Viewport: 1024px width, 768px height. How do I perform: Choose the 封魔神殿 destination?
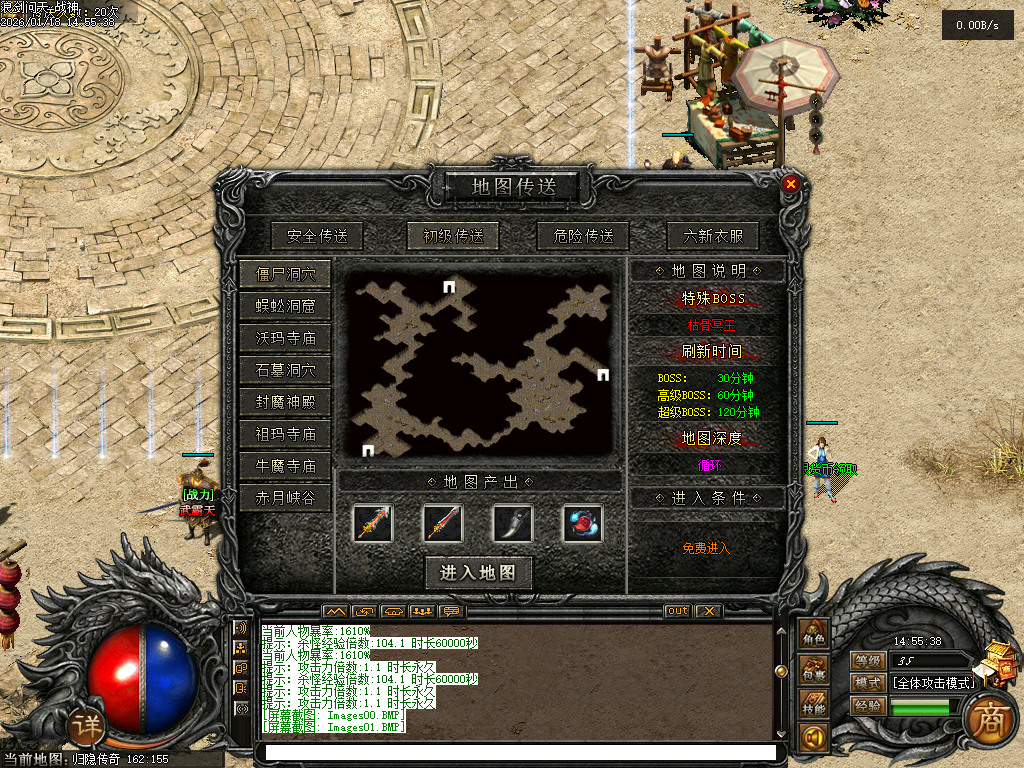[285, 402]
